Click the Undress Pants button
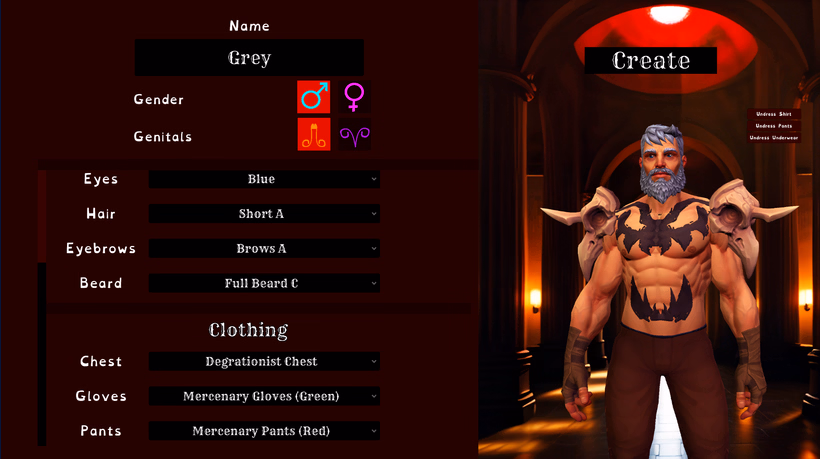Viewport: 820px width, 459px height. [774, 126]
